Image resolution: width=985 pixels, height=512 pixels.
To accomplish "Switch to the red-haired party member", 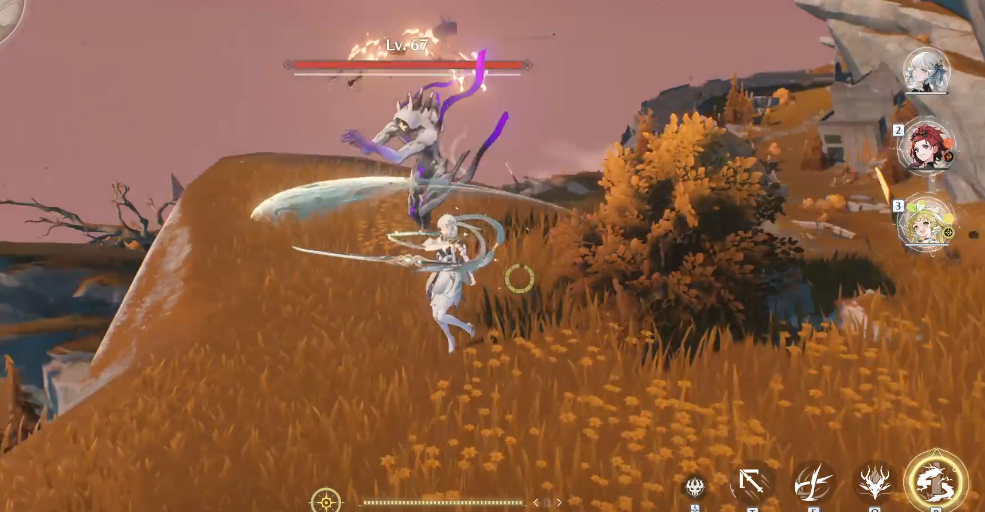I will [925, 147].
